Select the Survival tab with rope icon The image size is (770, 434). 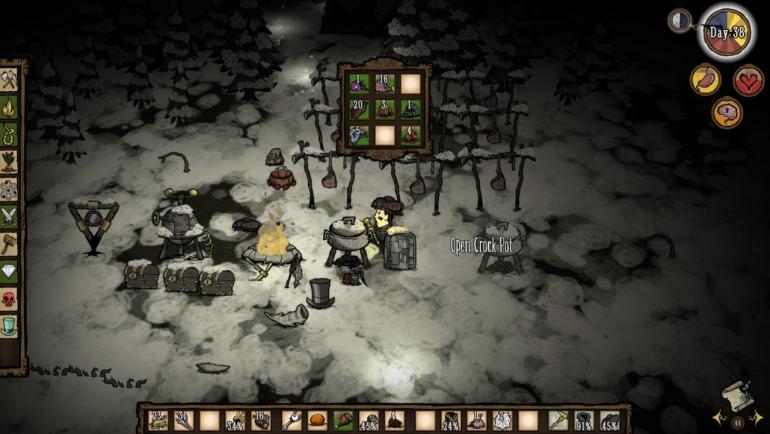coord(10,133)
